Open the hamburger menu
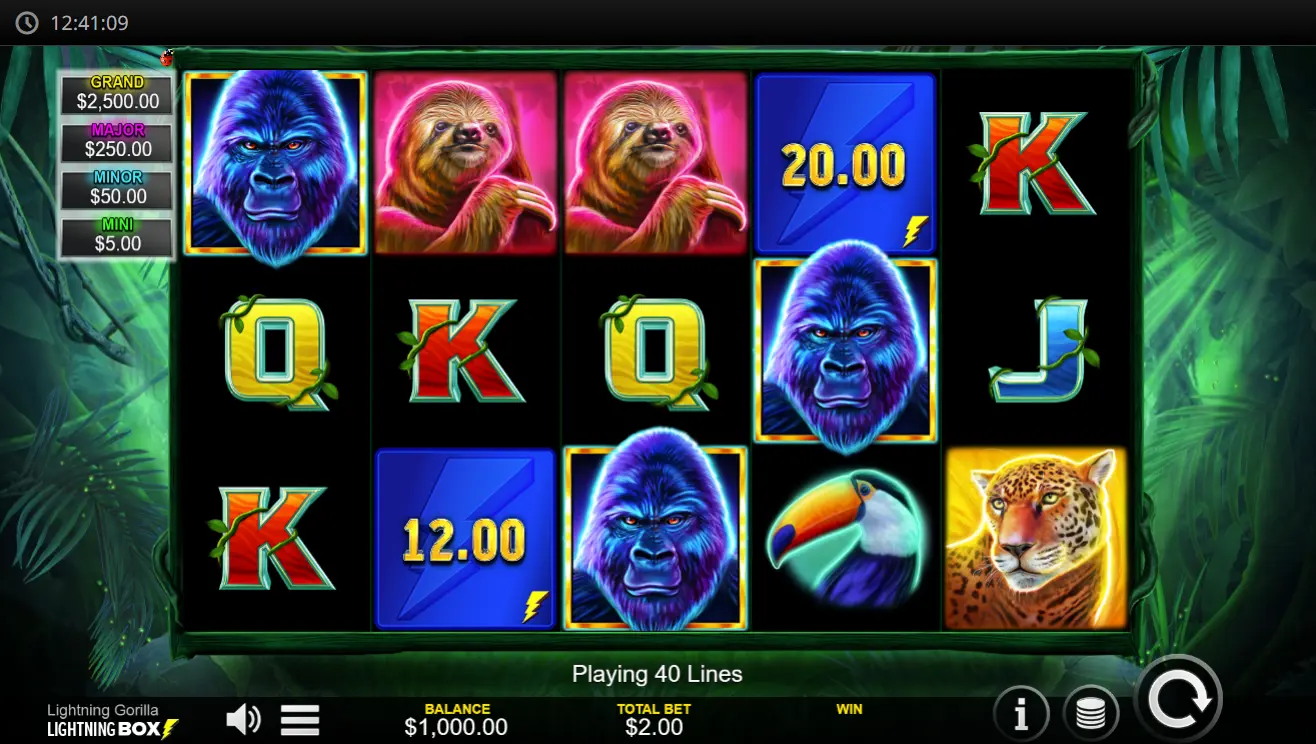 [x=299, y=719]
